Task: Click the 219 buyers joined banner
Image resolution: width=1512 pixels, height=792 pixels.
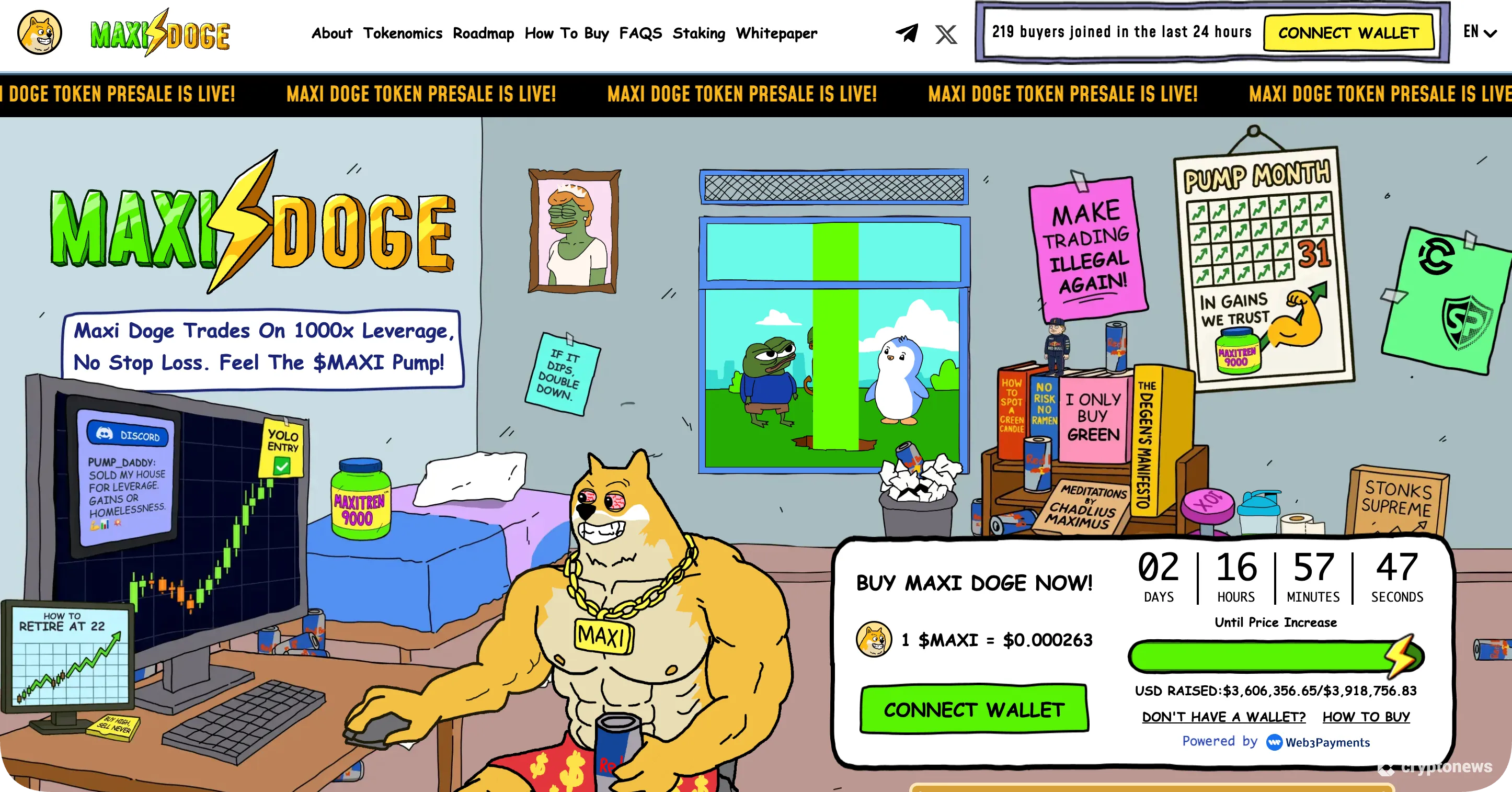Action: pyautogui.click(x=1121, y=32)
